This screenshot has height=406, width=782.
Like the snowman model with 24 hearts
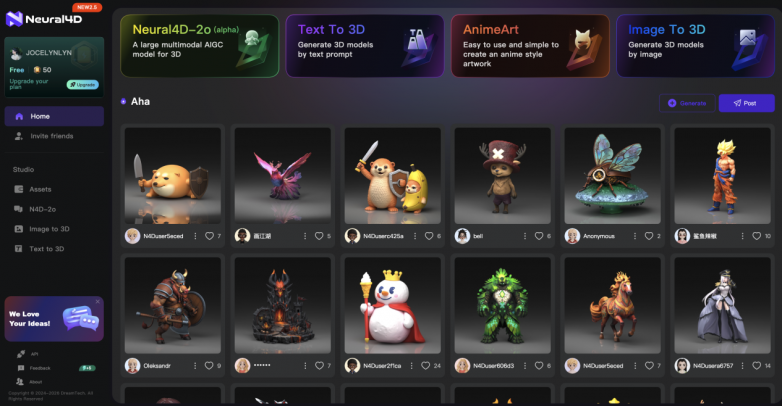tap(426, 366)
